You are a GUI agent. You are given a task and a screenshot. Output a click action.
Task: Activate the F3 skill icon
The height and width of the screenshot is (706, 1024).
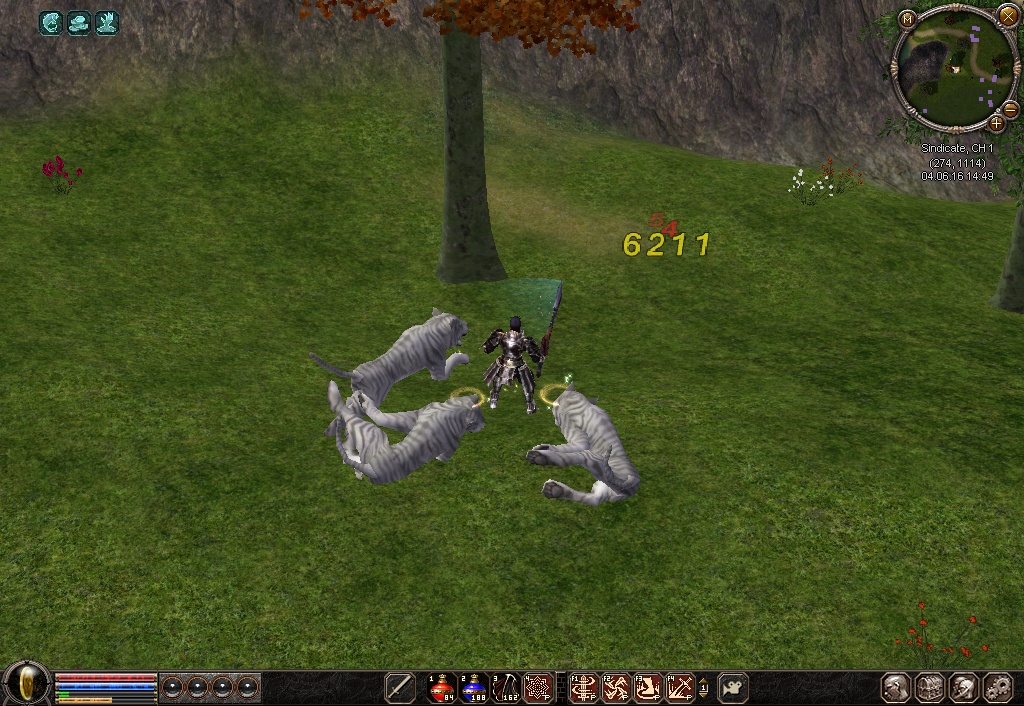point(648,687)
